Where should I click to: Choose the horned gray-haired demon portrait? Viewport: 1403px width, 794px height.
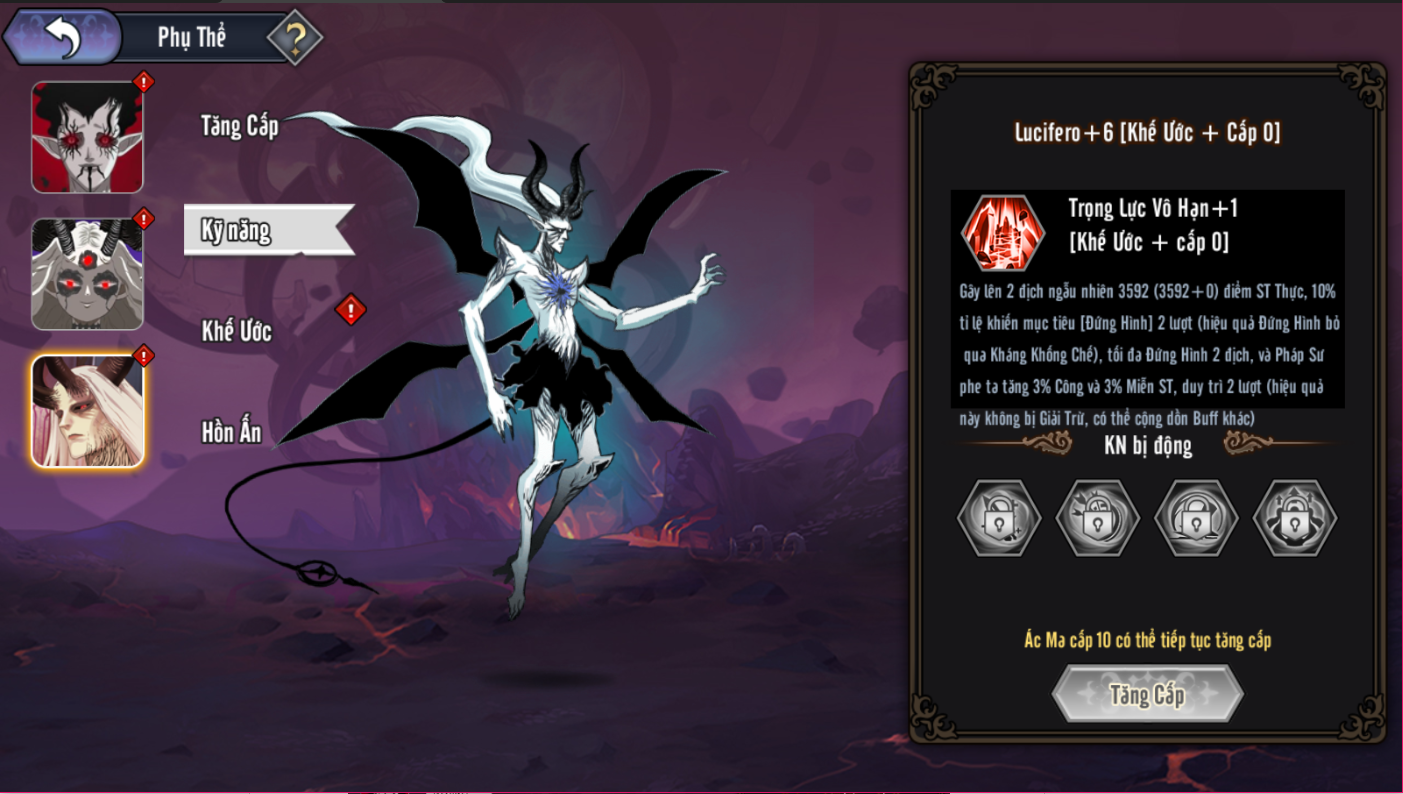(x=88, y=274)
